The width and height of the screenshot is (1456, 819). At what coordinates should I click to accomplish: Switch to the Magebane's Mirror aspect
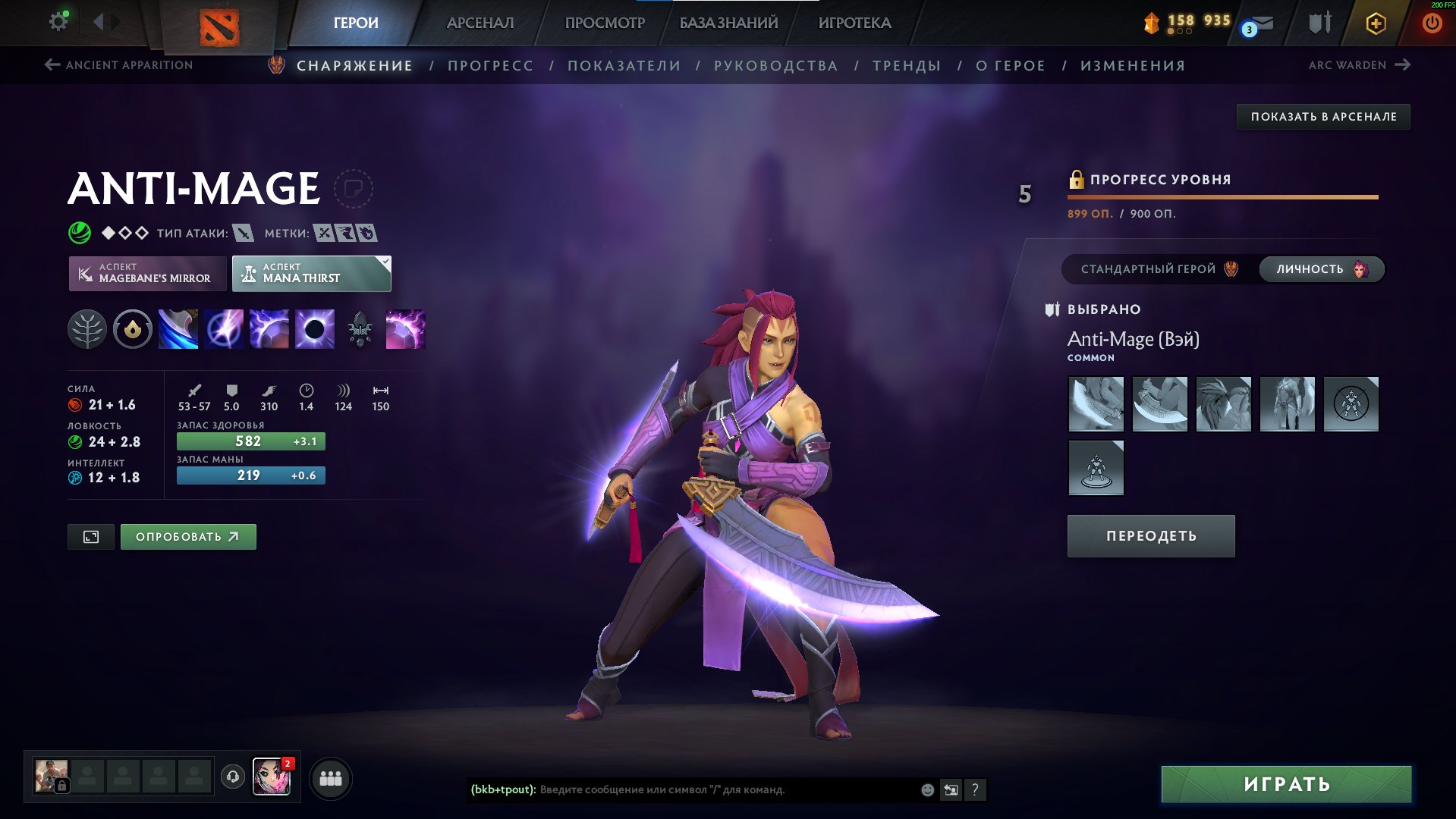pos(149,273)
